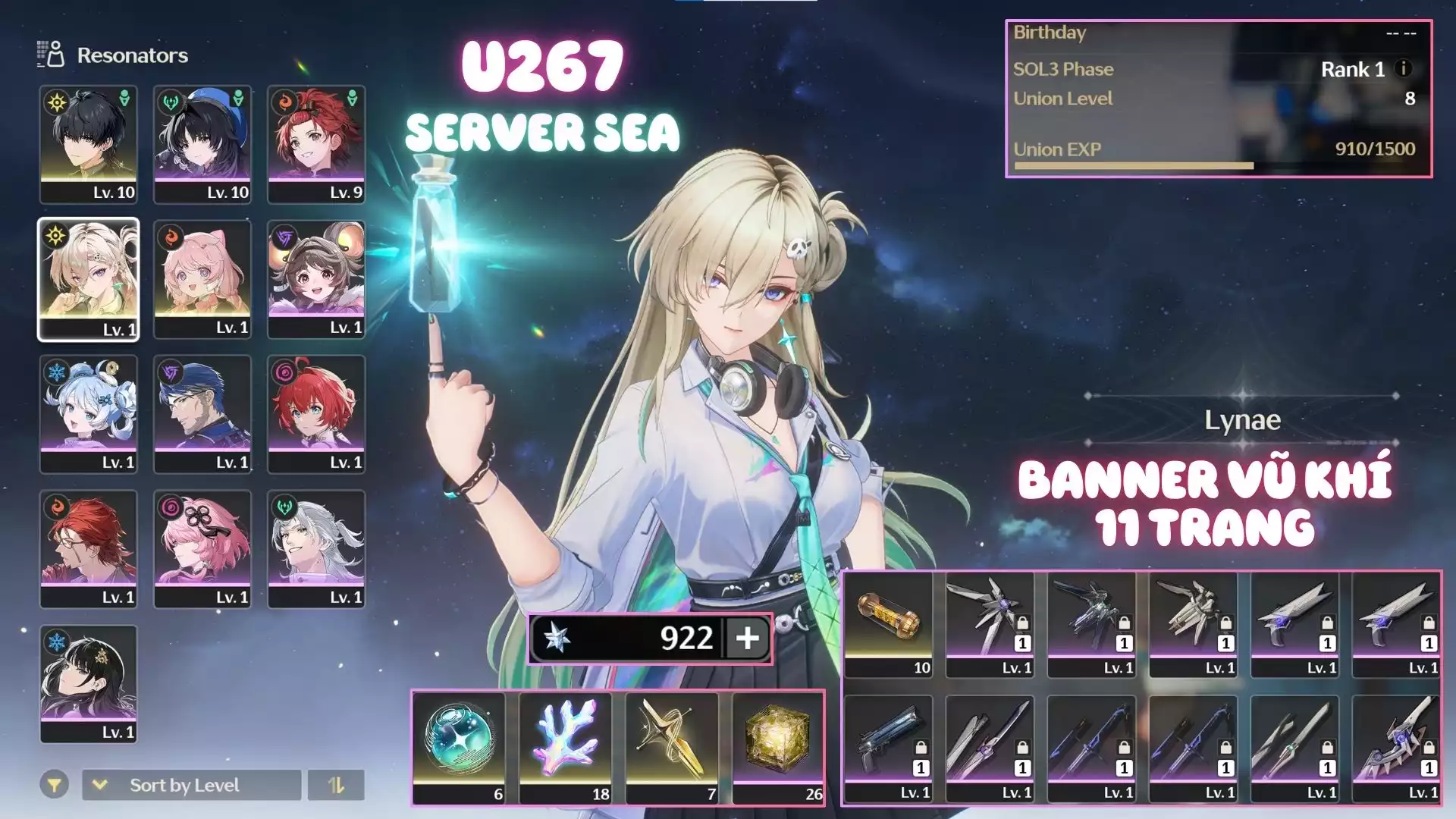The image size is (1456, 819).
Task: Show SOL3 Phase info icon
Action: 1404,68
